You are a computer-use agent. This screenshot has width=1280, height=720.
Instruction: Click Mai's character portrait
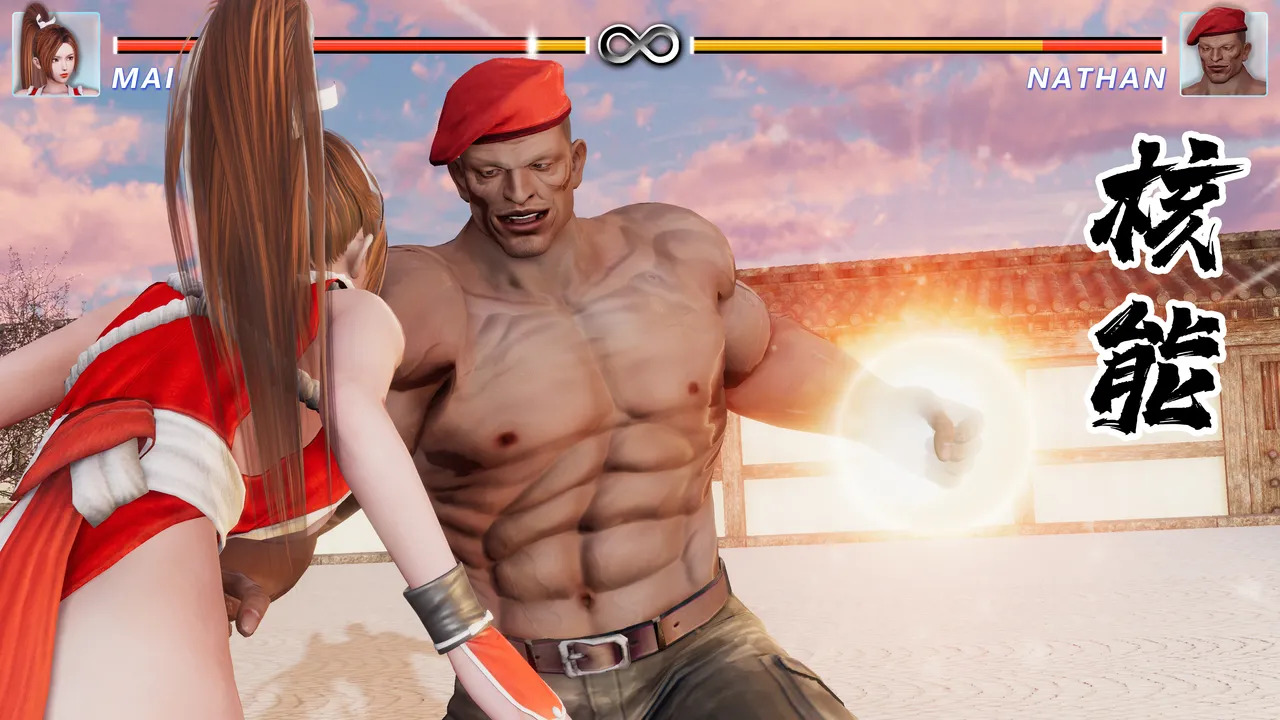[x=56, y=53]
